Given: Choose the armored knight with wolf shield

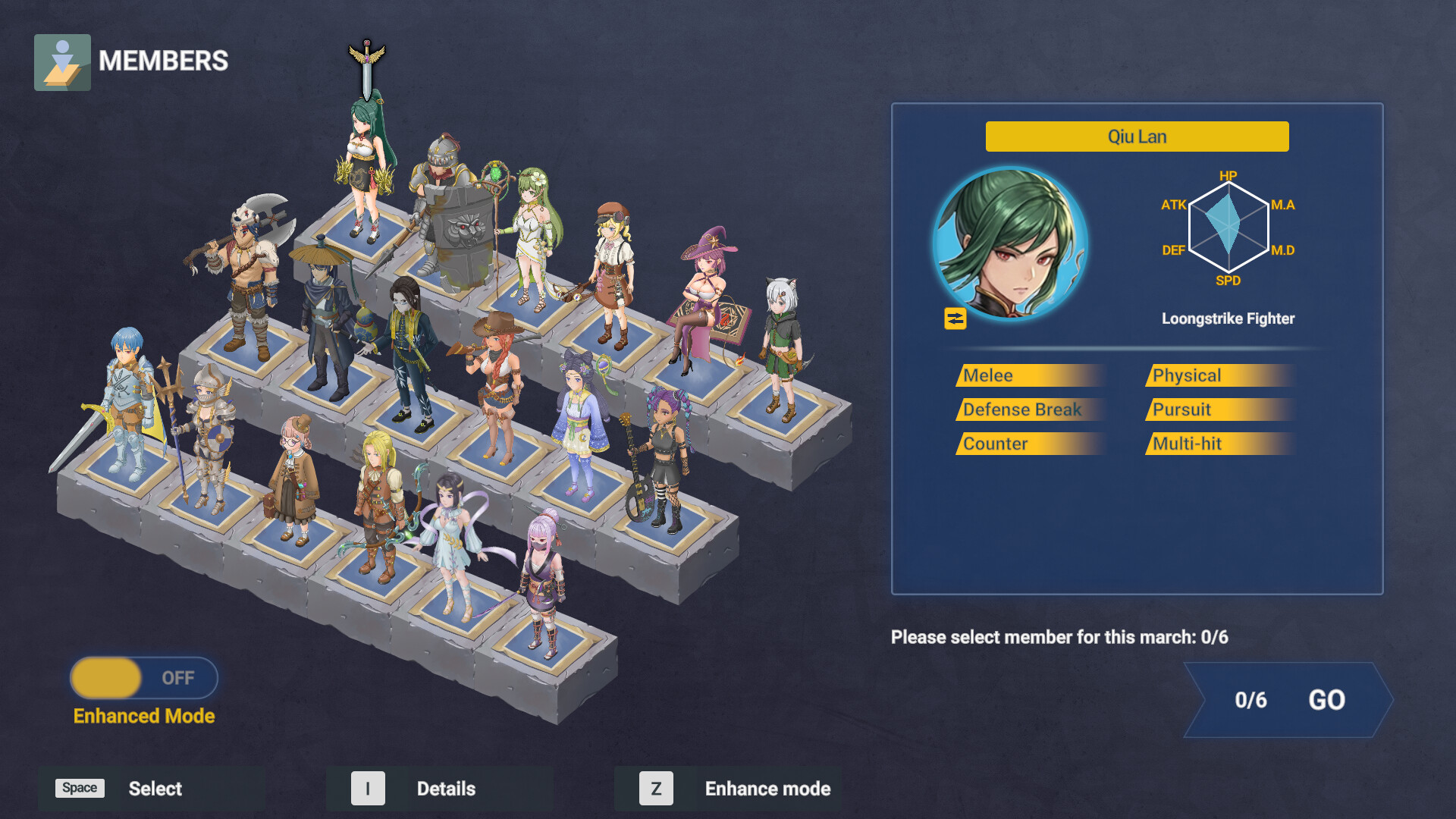Looking at the screenshot, I should (451, 220).
